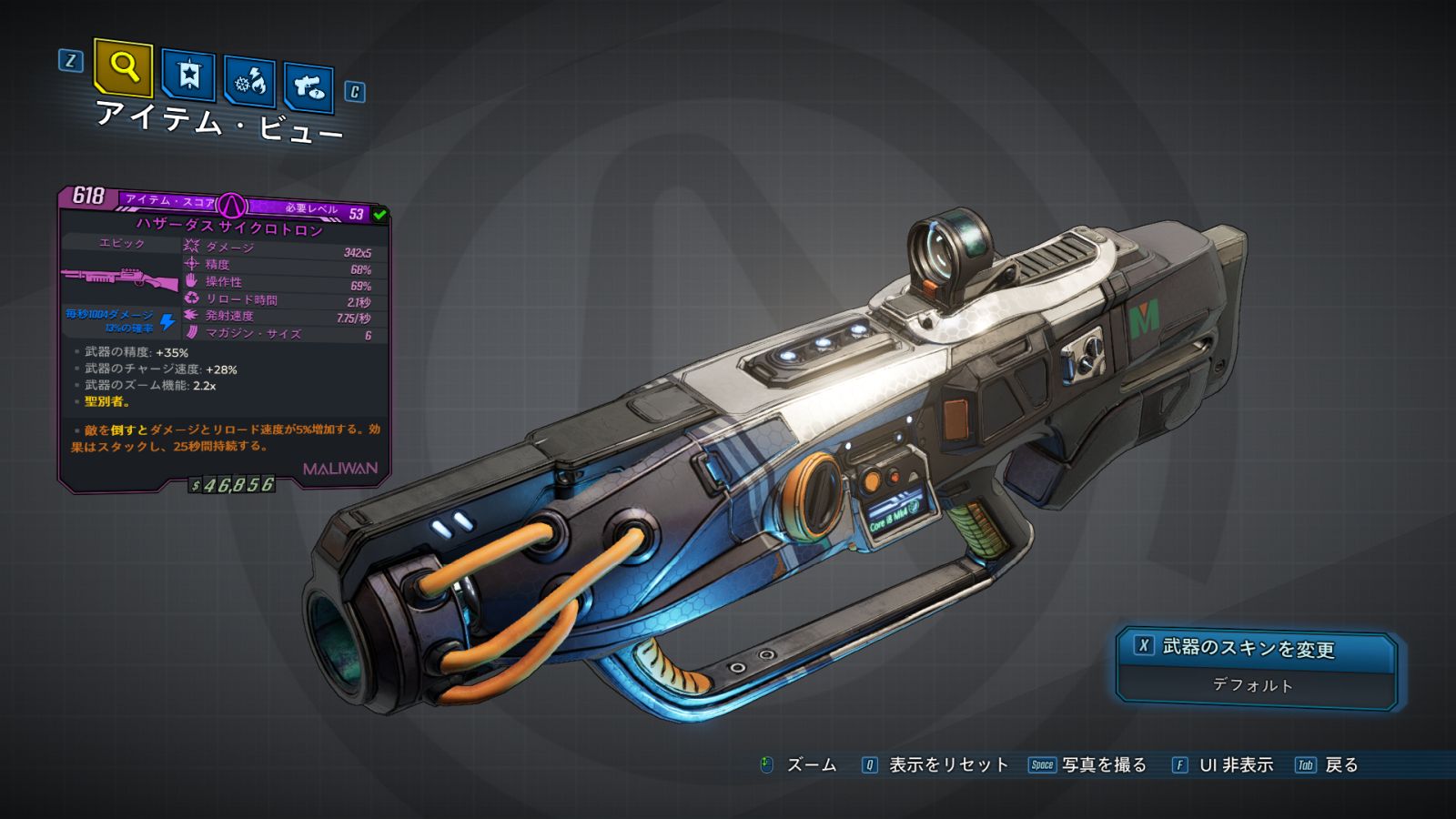Hide the UI with UI 非表示
This screenshot has height=819, width=1456.
[1223, 765]
